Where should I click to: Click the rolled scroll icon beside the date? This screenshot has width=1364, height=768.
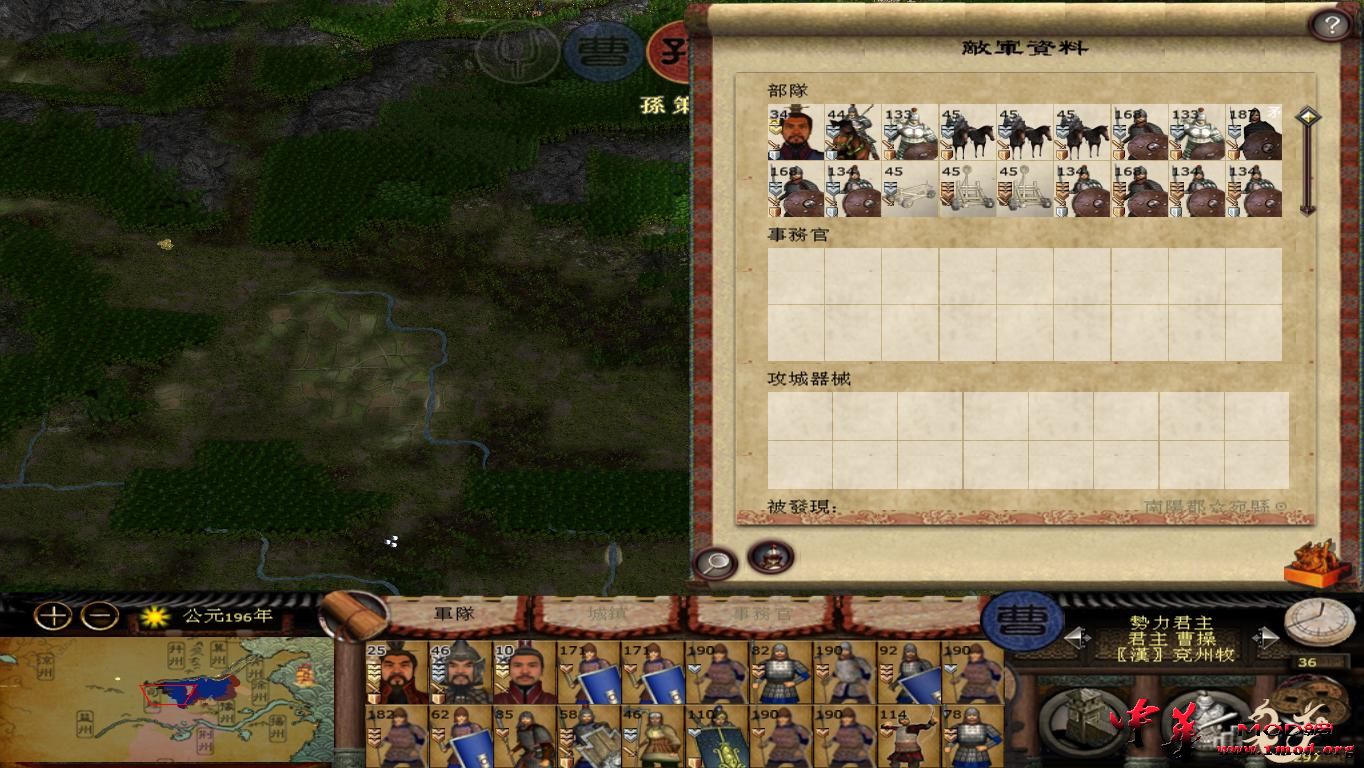coord(351,617)
